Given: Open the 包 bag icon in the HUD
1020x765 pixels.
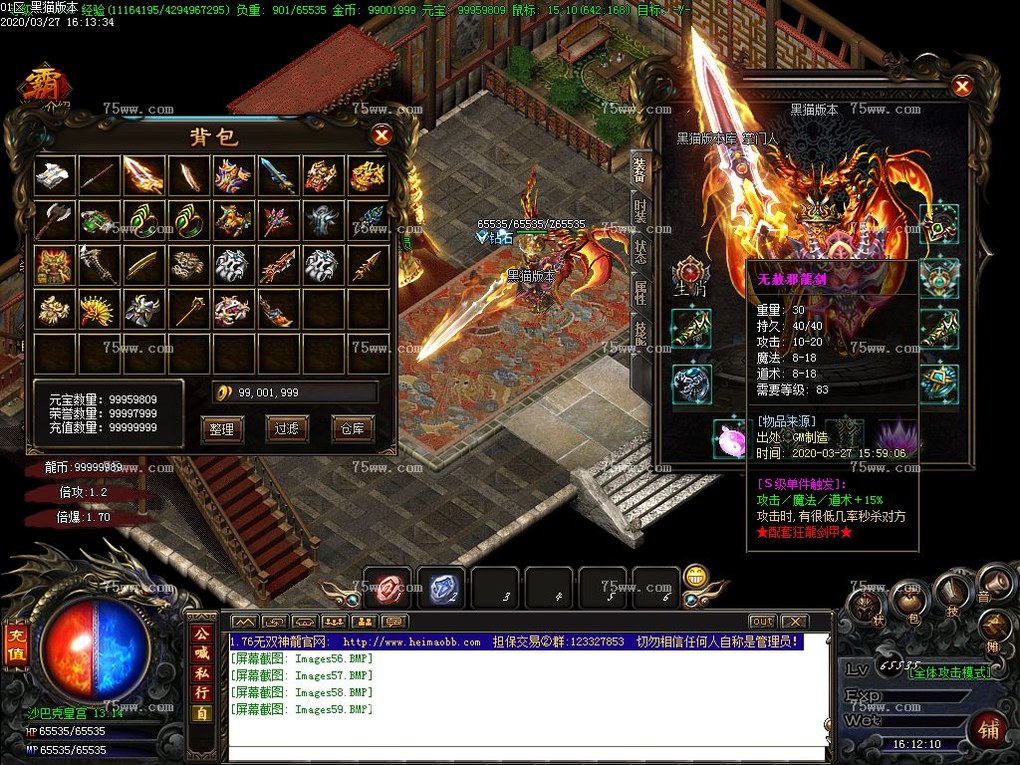Looking at the screenshot, I should click(x=908, y=602).
